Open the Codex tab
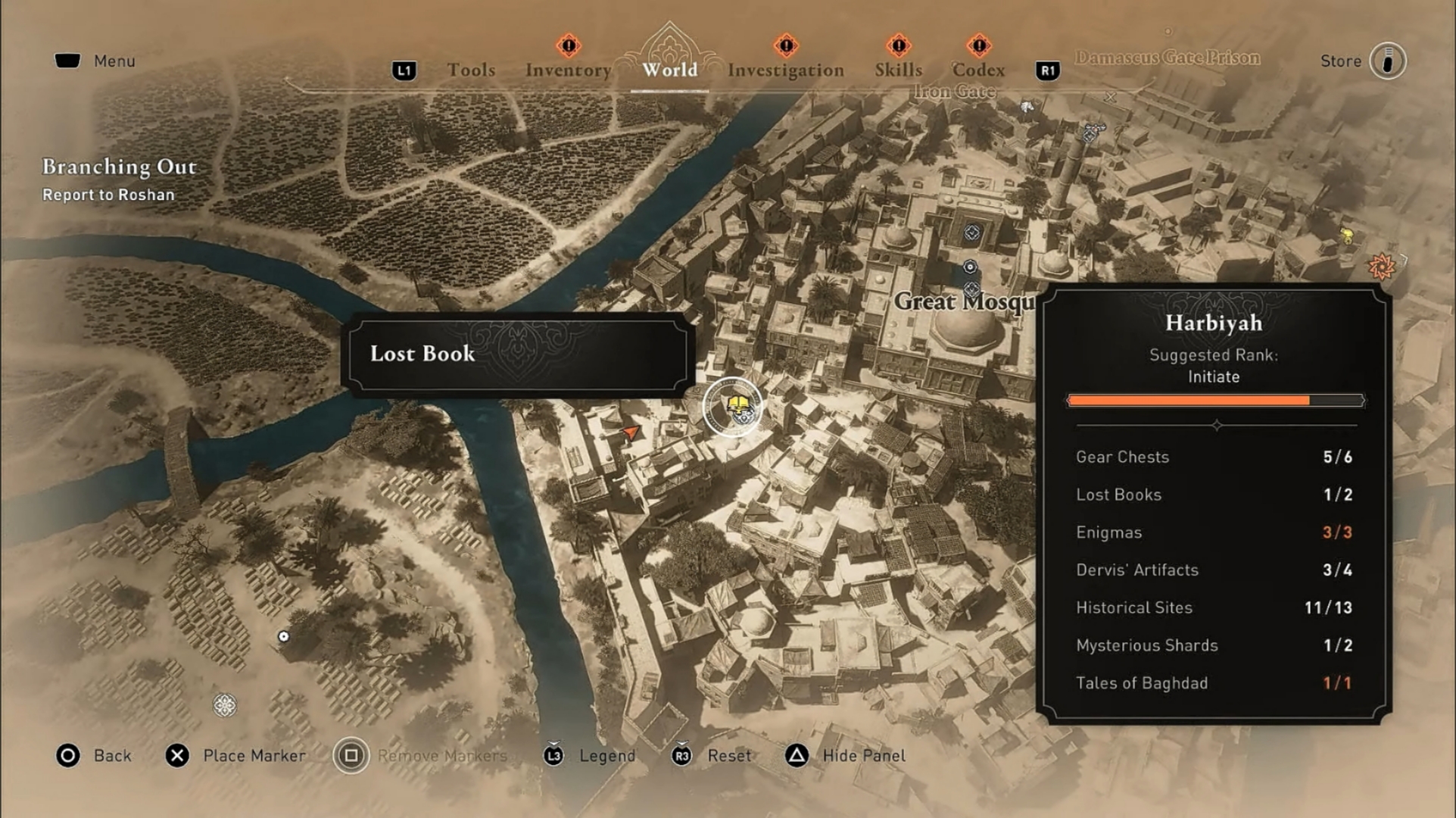 tap(979, 69)
